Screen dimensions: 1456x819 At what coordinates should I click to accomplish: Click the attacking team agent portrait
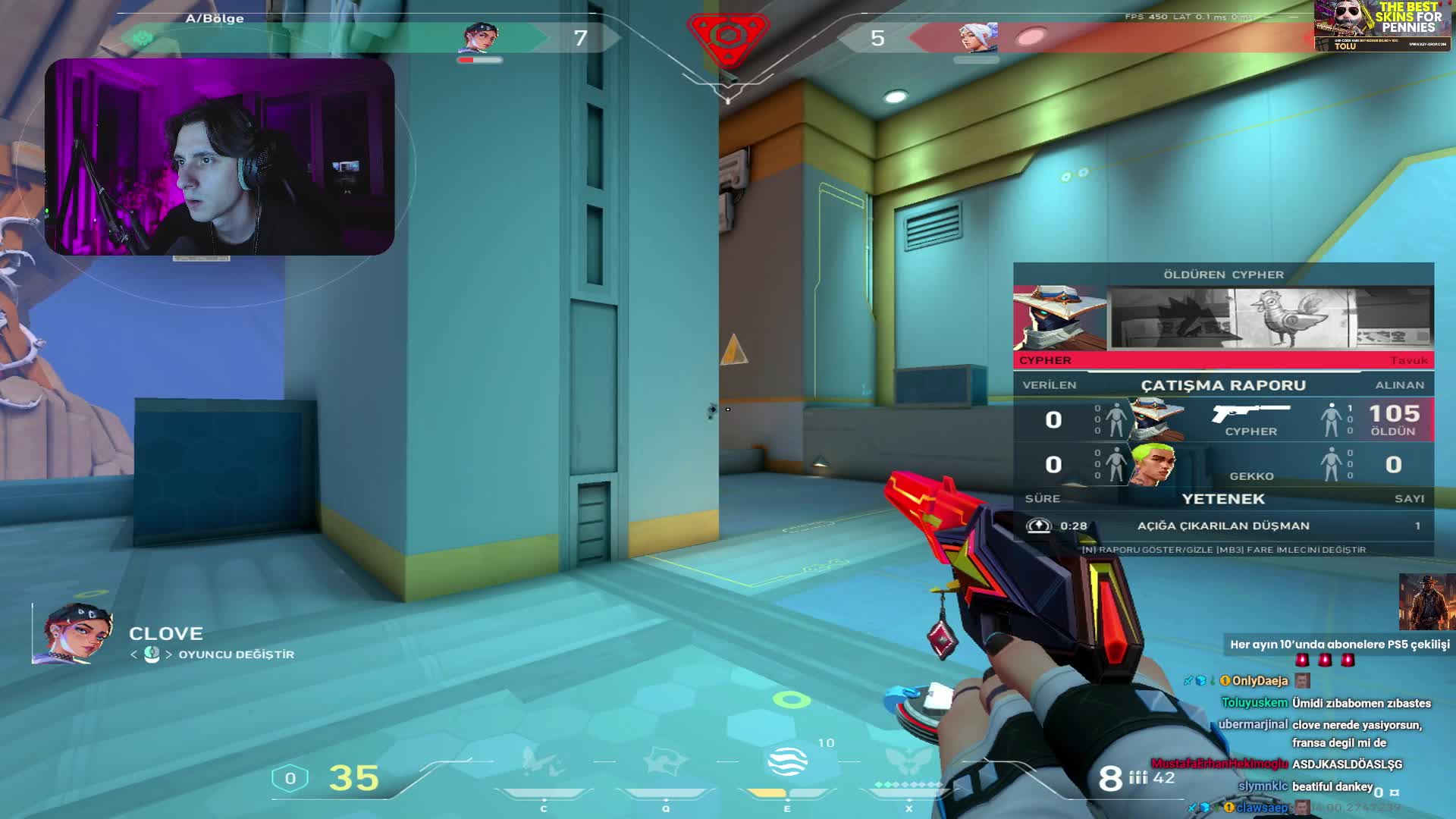coord(479,36)
